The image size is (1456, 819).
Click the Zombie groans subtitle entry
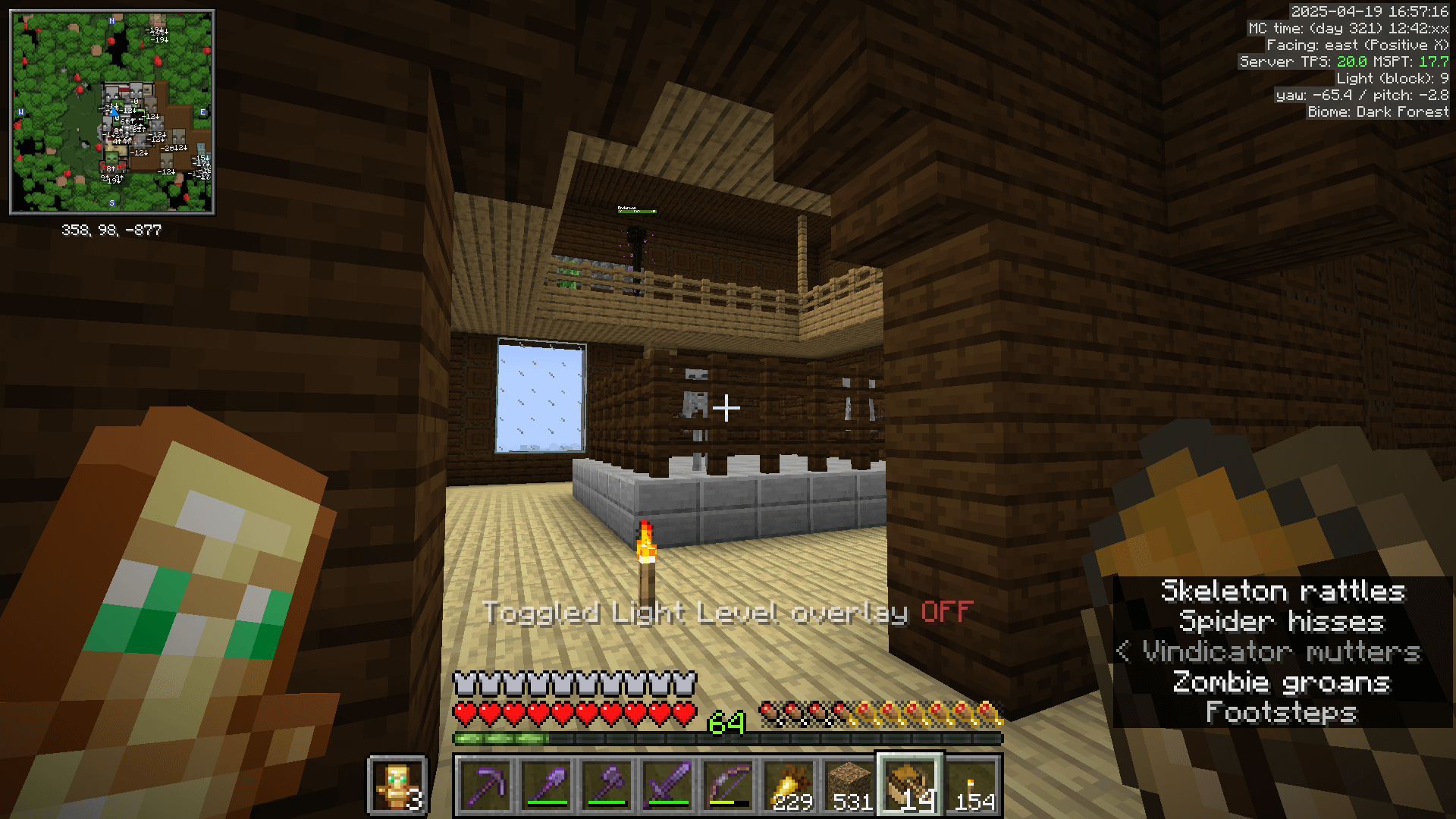click(1282, 682)
